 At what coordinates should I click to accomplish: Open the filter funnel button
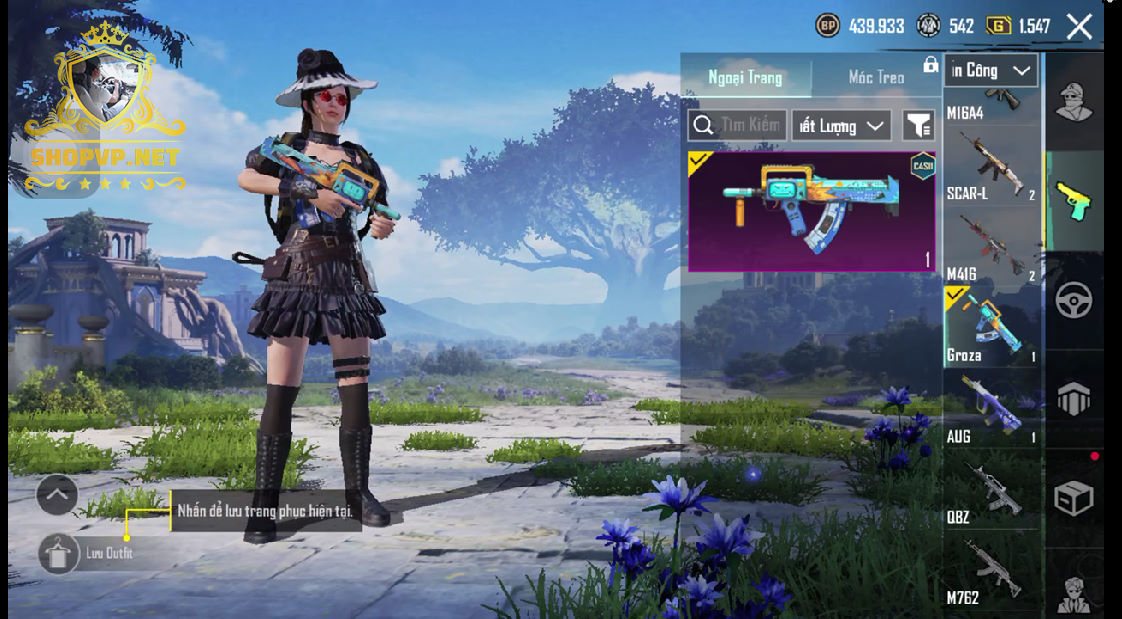point(918,125)
